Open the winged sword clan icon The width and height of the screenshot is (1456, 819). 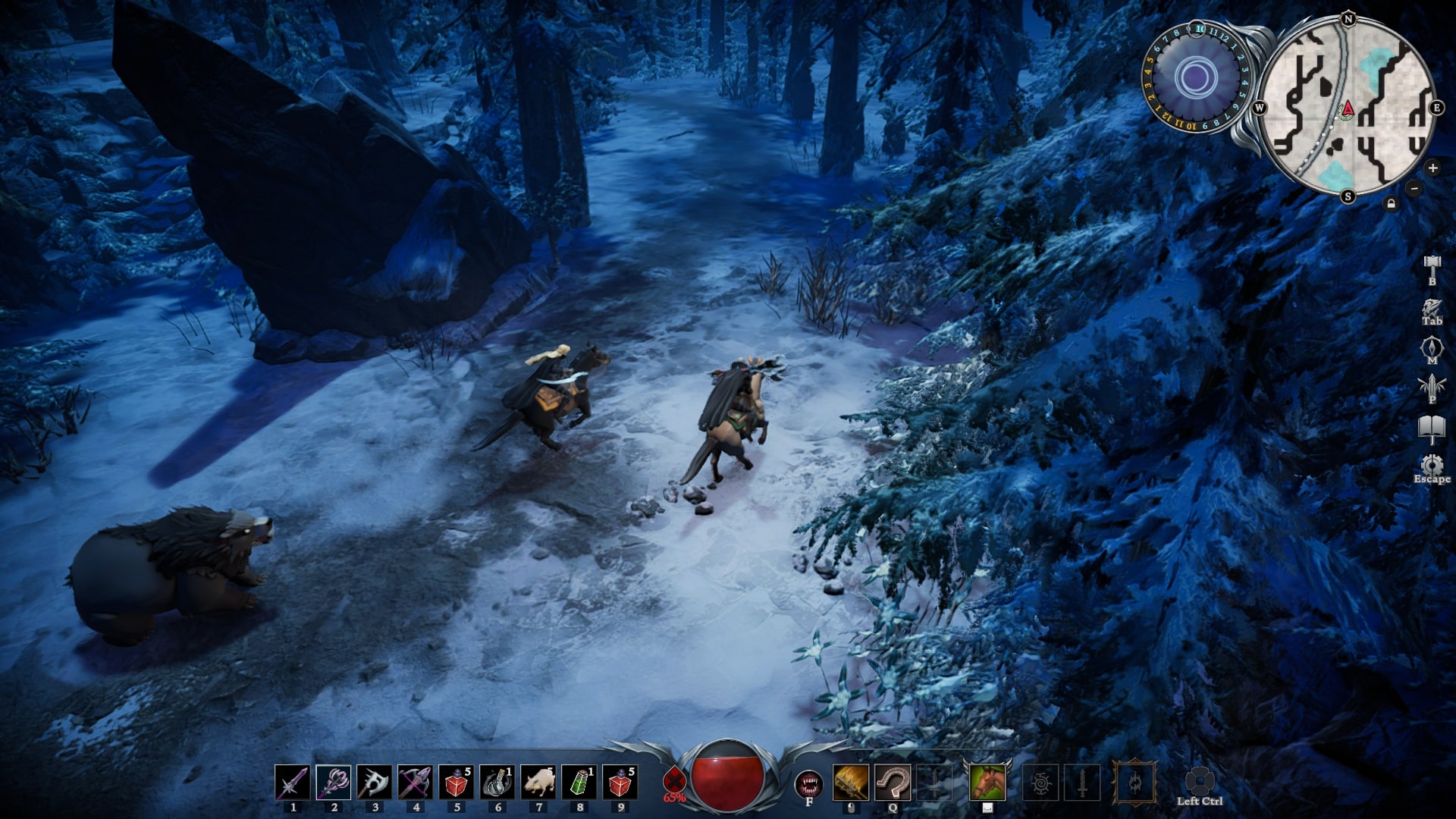click(1432, 386)
